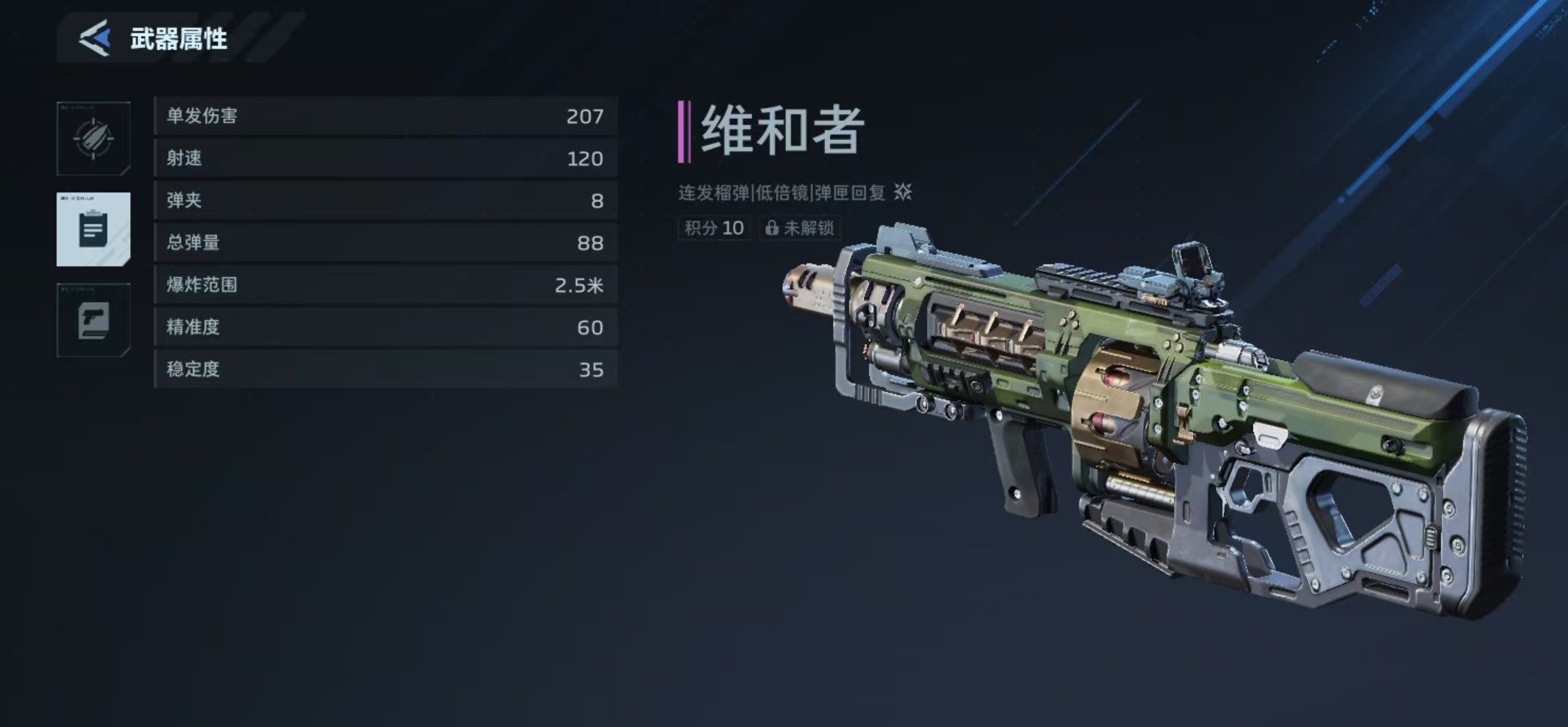Open the crosshair target tab
This screenshot has width=1568, height=727.
tap(94, 139)
